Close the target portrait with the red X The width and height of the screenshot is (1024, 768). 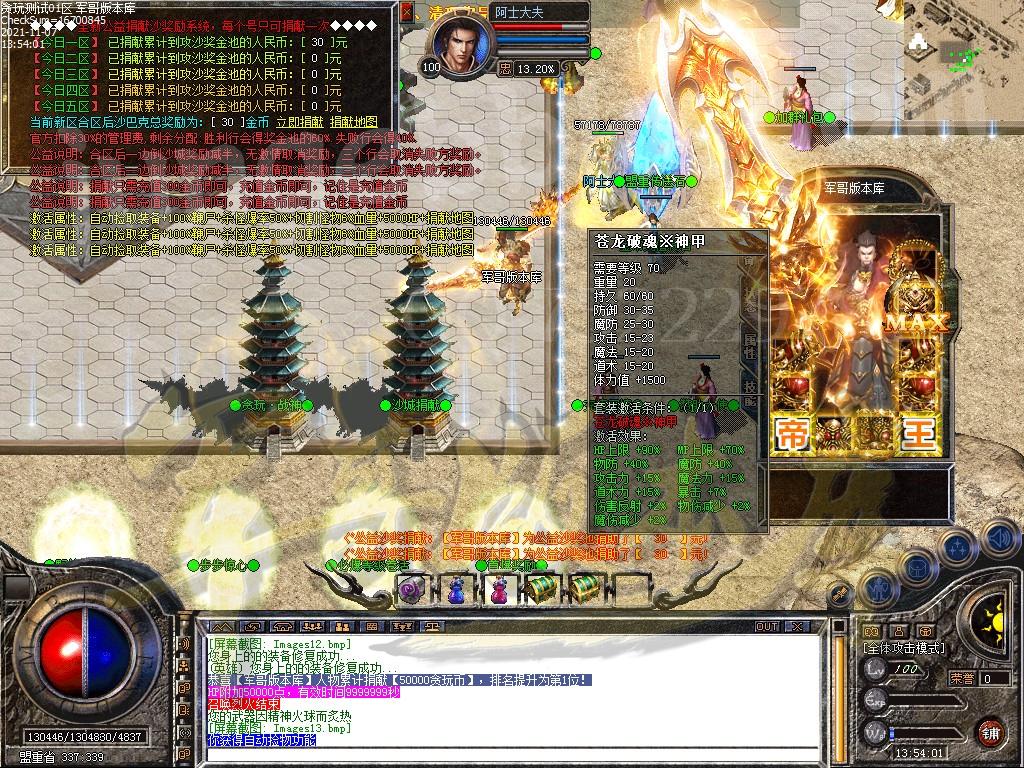[x=407, y=13]
